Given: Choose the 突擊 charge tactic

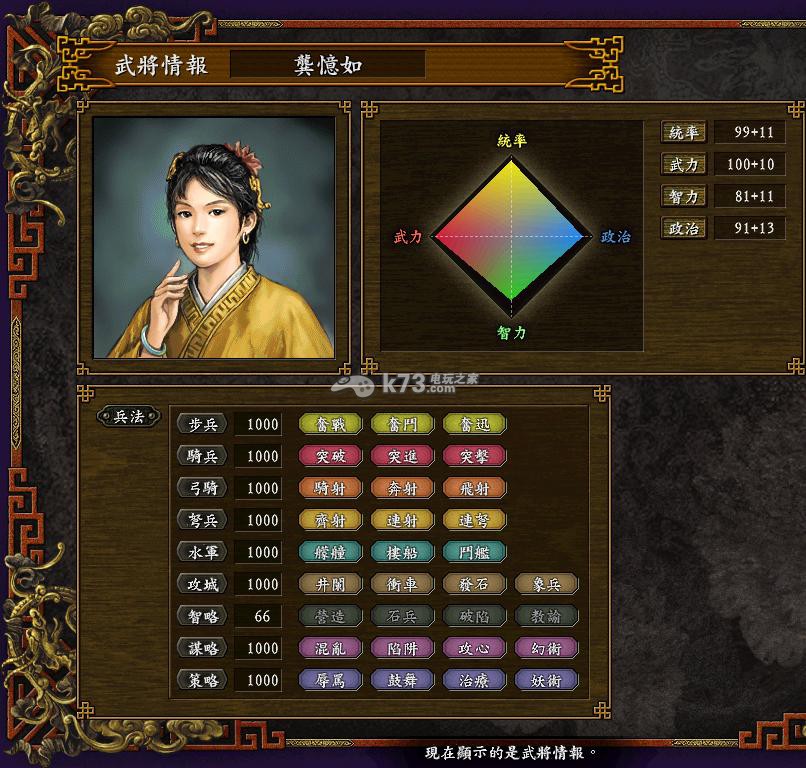Looking at the screenshot, I should [474, 456].
